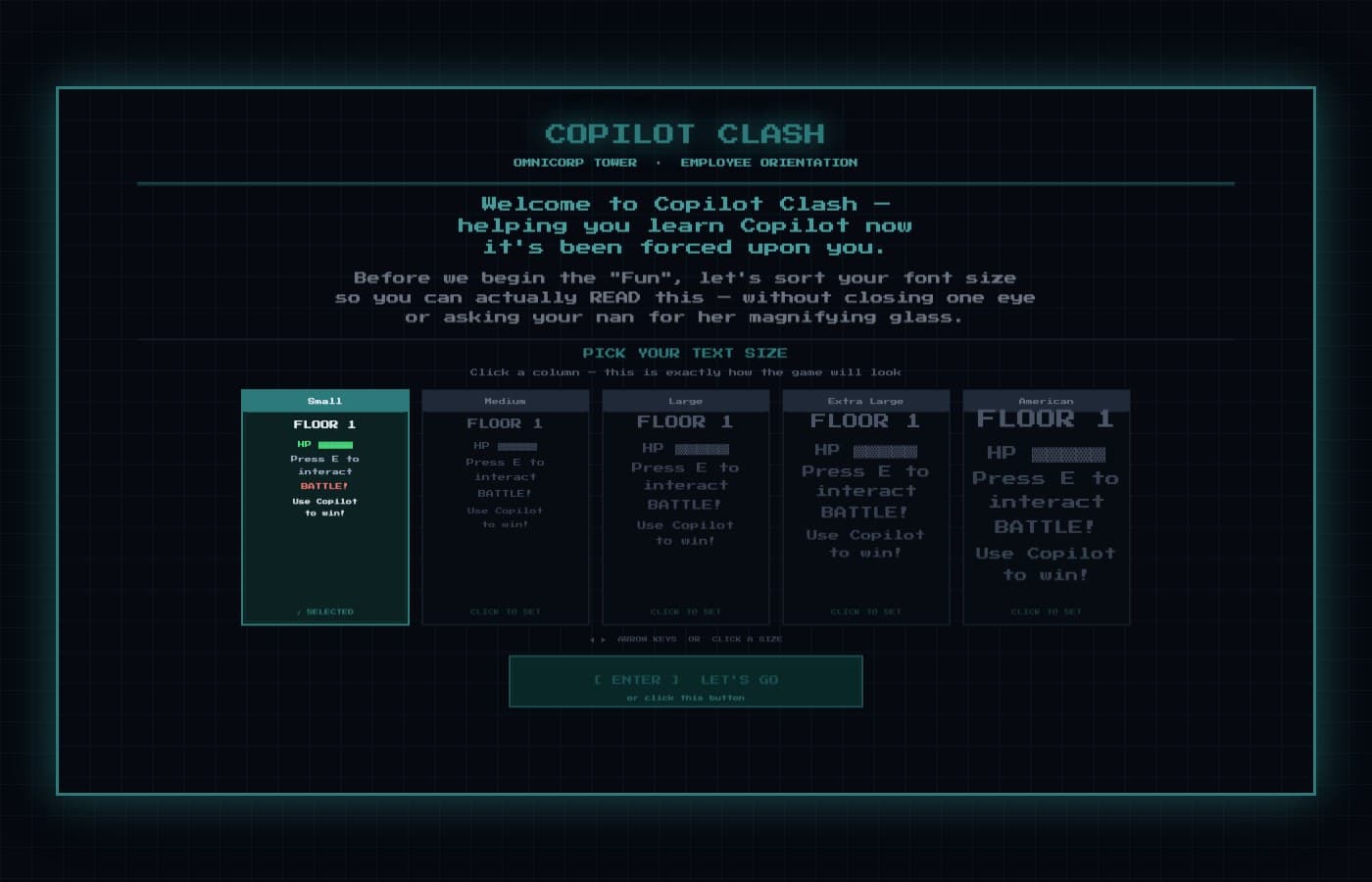Click the Small column header tab
Viewport: 1372px width, 882px height.
(x=324, y=400)
